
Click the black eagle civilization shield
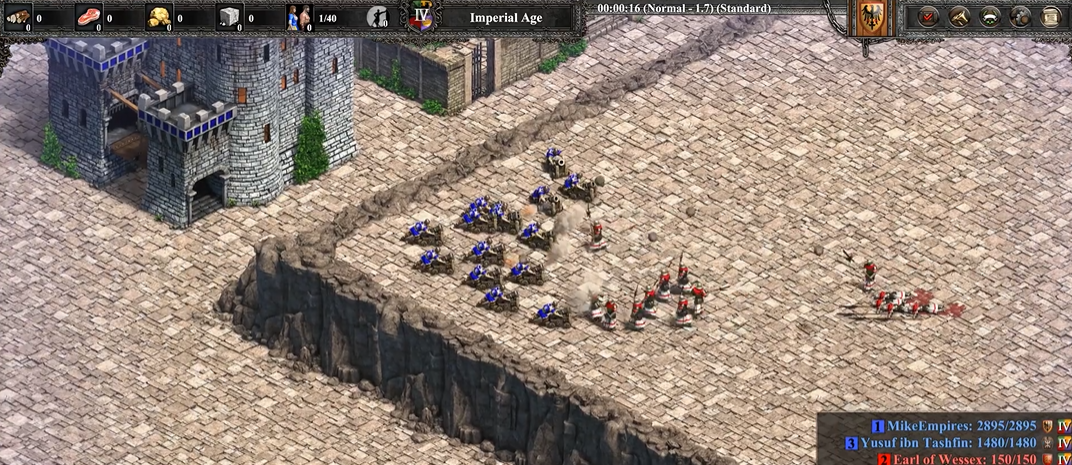(x=867, y=18)
